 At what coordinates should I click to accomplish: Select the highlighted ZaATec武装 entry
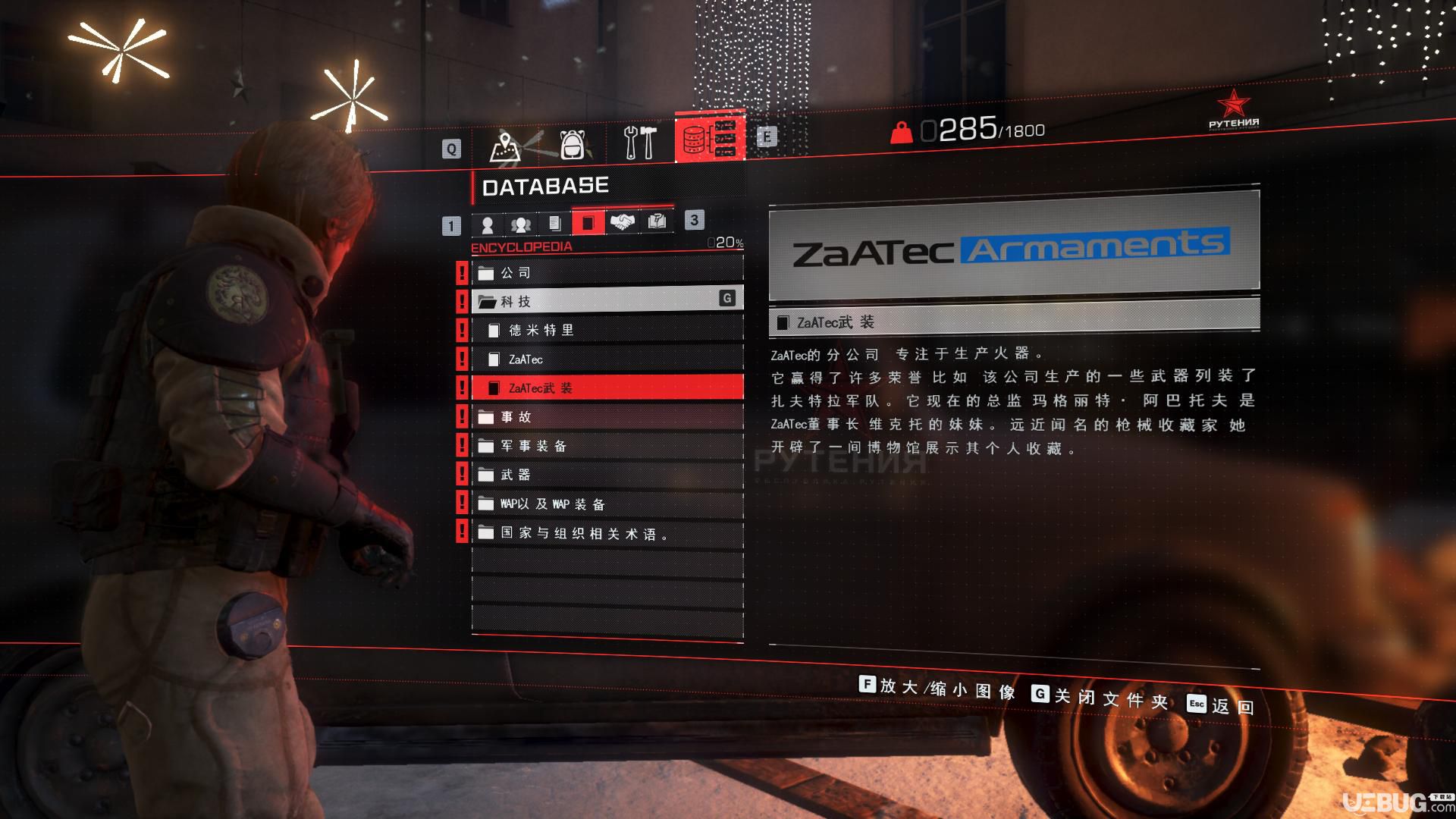click(607, 388)
